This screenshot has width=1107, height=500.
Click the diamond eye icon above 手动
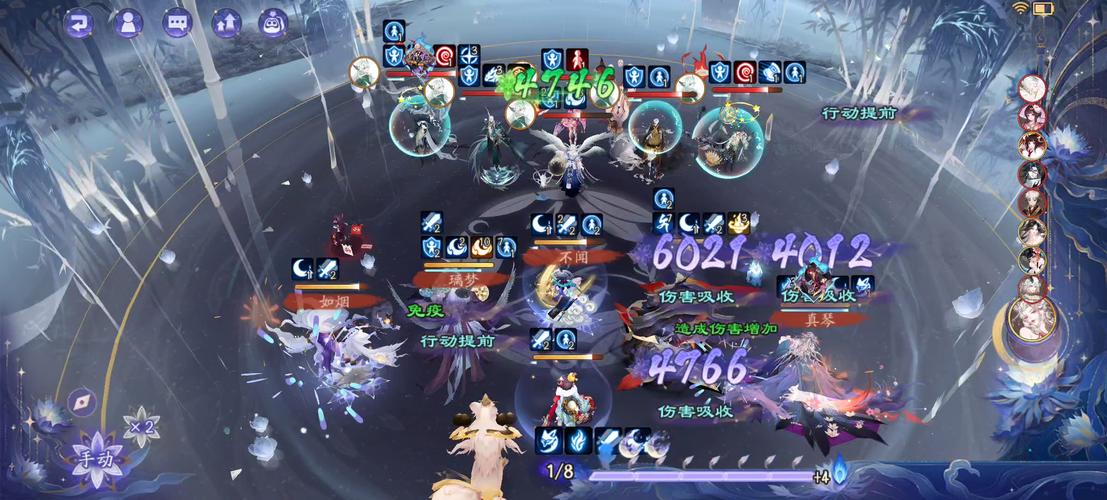click(82, 402)
